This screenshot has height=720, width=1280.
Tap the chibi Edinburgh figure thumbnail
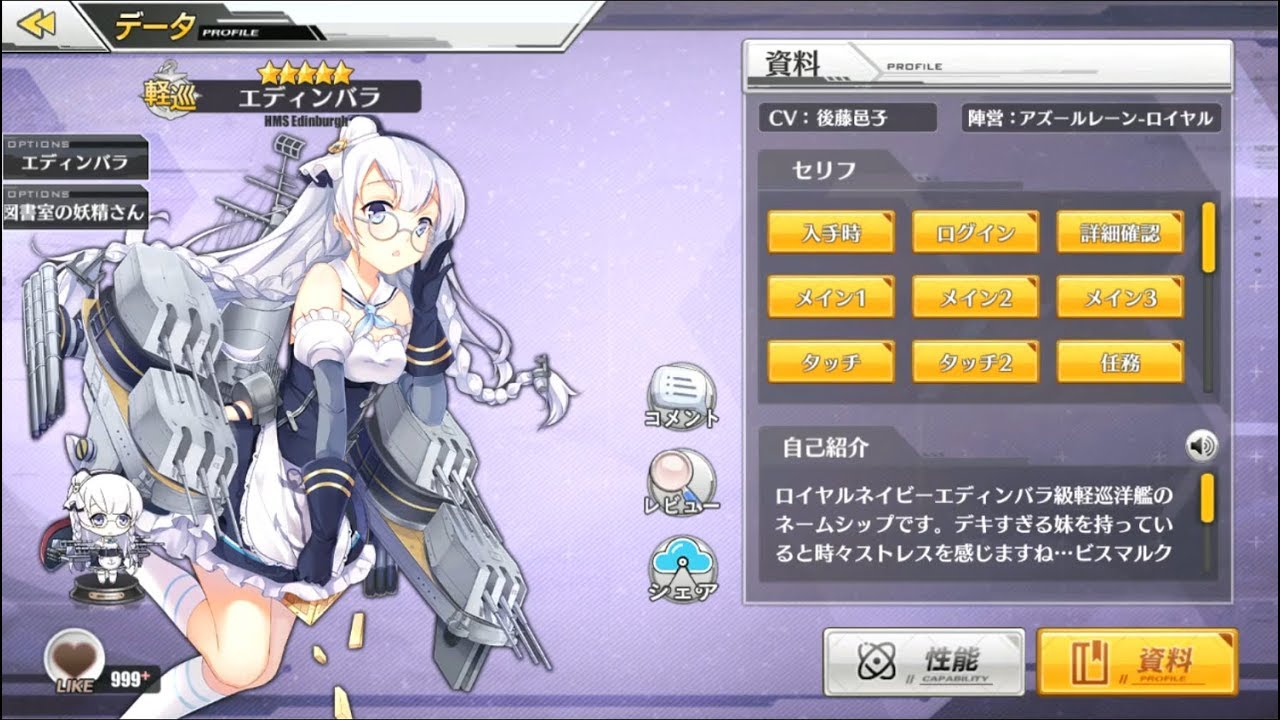tap(105, 538)
